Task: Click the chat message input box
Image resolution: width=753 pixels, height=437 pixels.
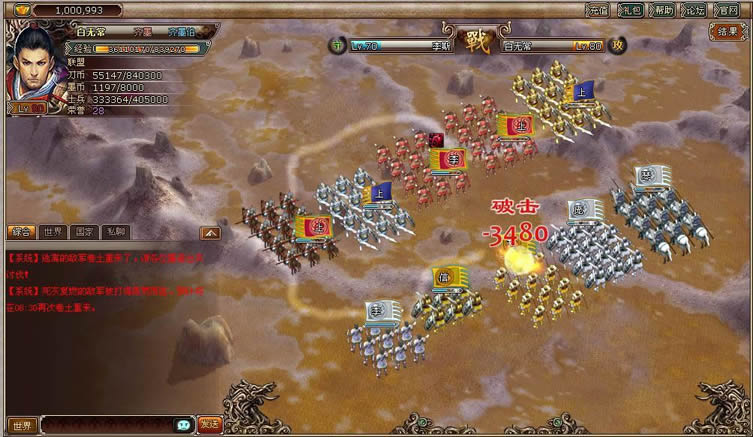Action: (108, 425)
